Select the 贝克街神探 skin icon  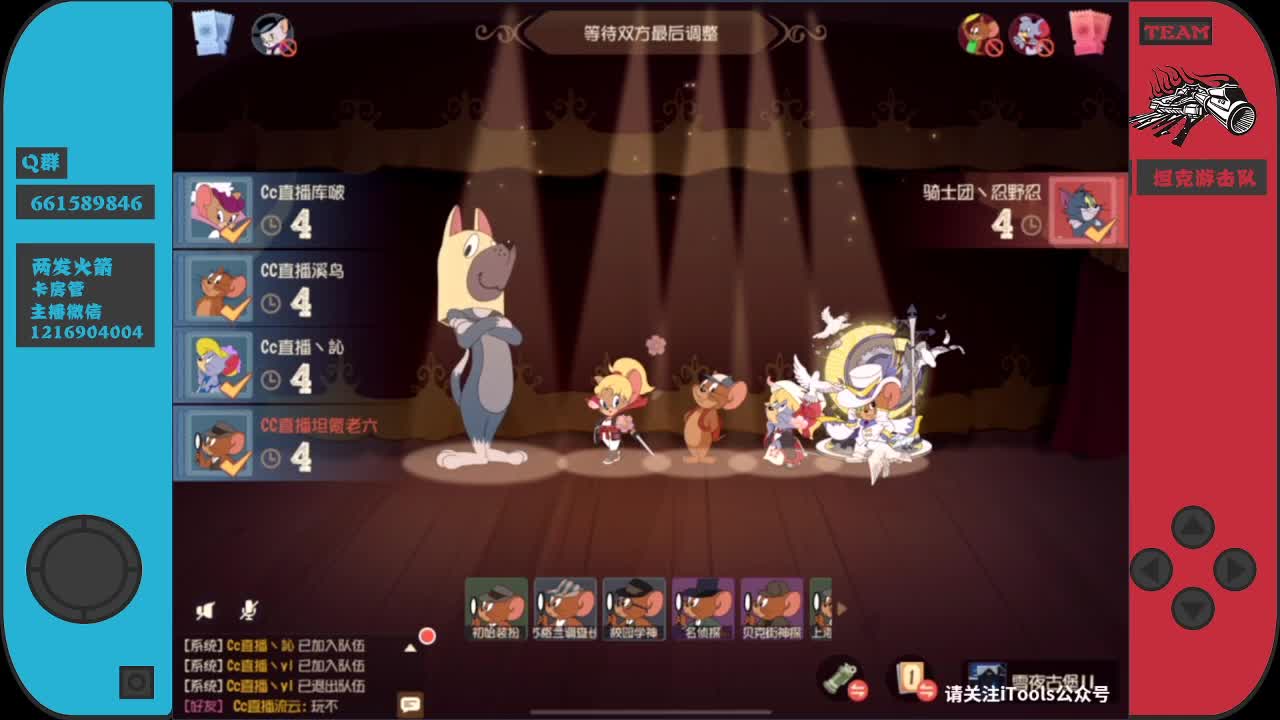coord(770,603)
